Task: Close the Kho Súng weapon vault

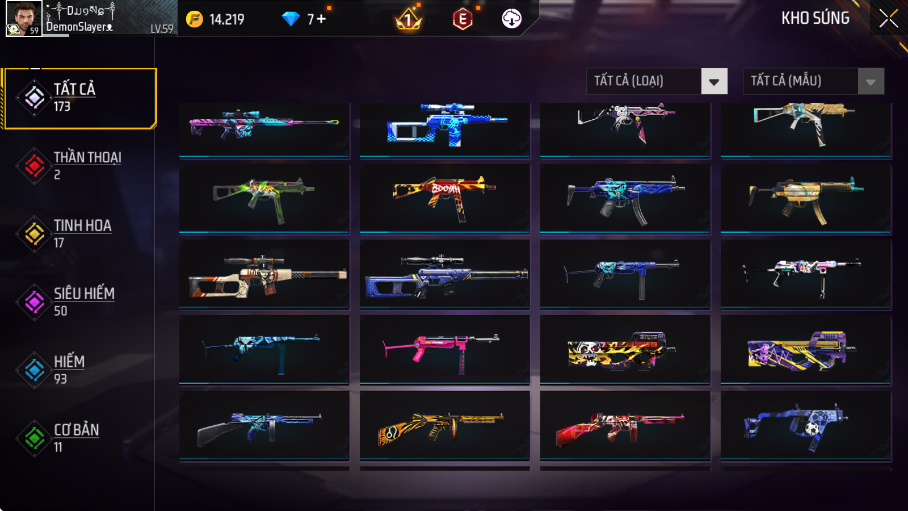Action: tap(888, 19)
